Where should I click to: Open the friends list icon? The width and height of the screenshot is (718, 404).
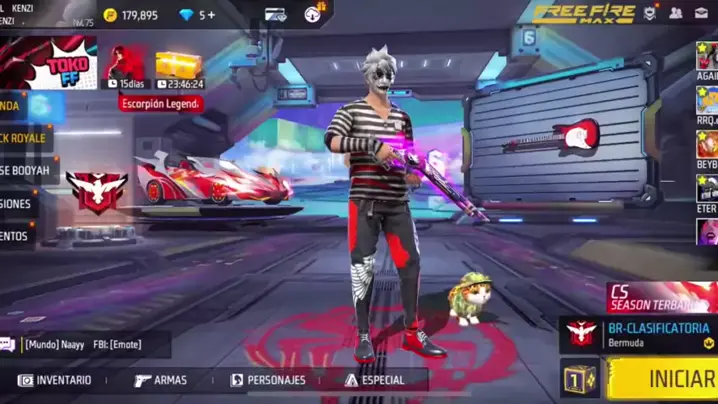(676, 13)
